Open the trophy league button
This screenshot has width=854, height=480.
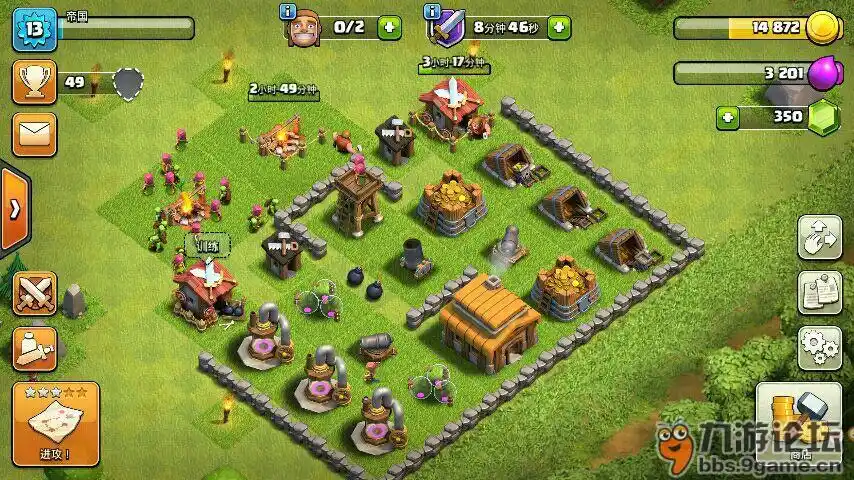click(x=34, y=82)
